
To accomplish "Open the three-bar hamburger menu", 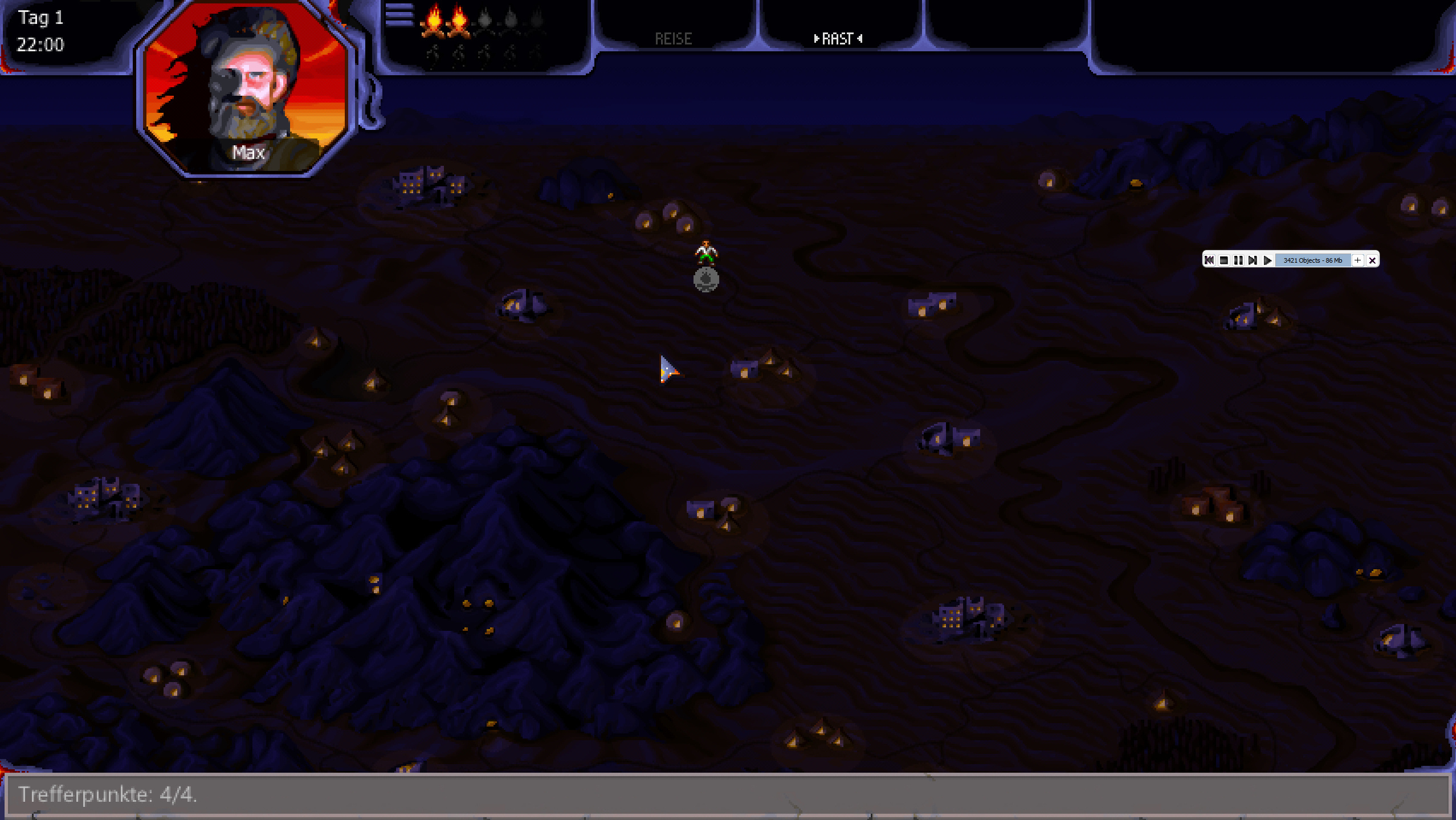I will click(399, 15).
